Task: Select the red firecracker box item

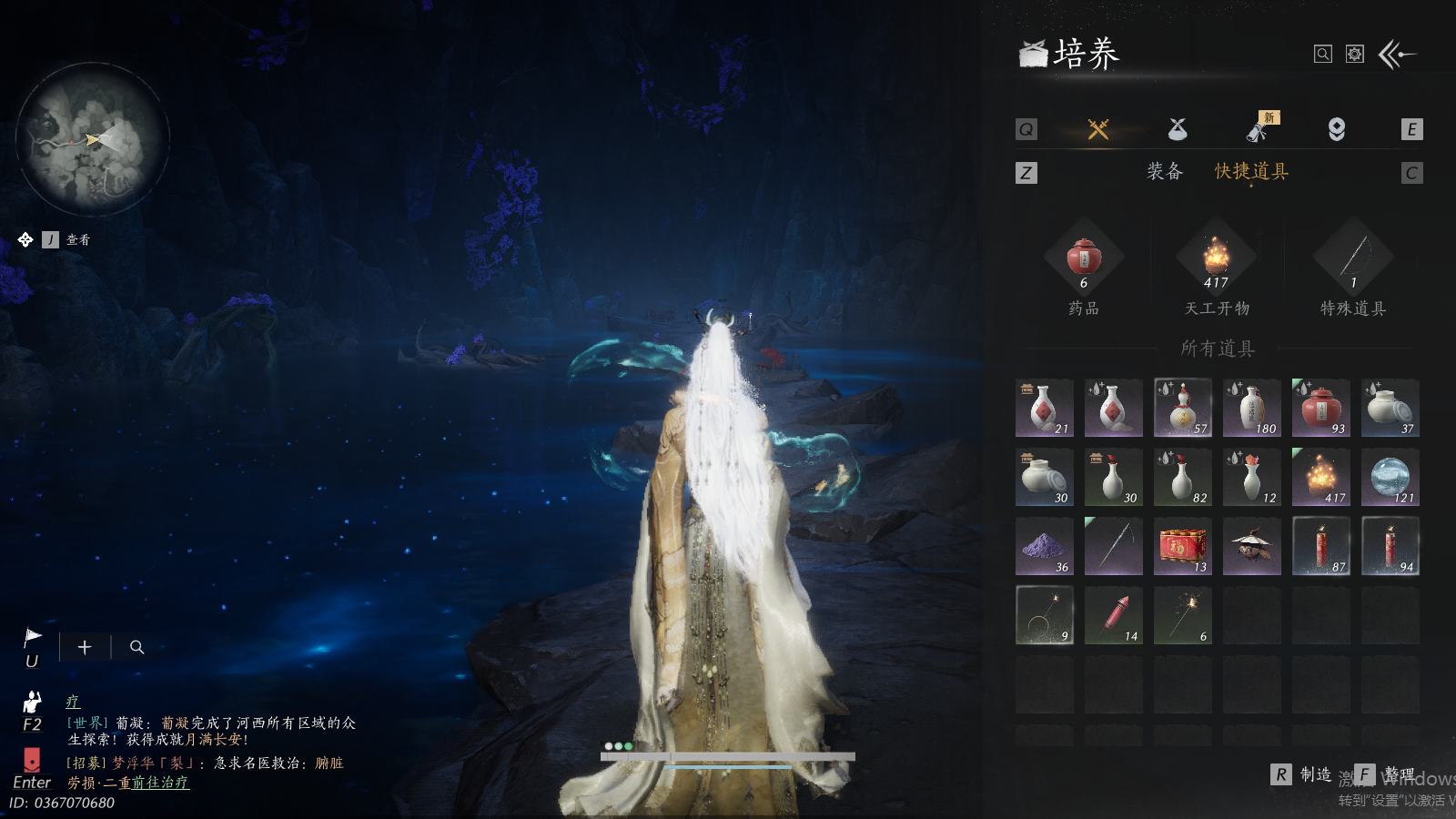Action: 1182,546
